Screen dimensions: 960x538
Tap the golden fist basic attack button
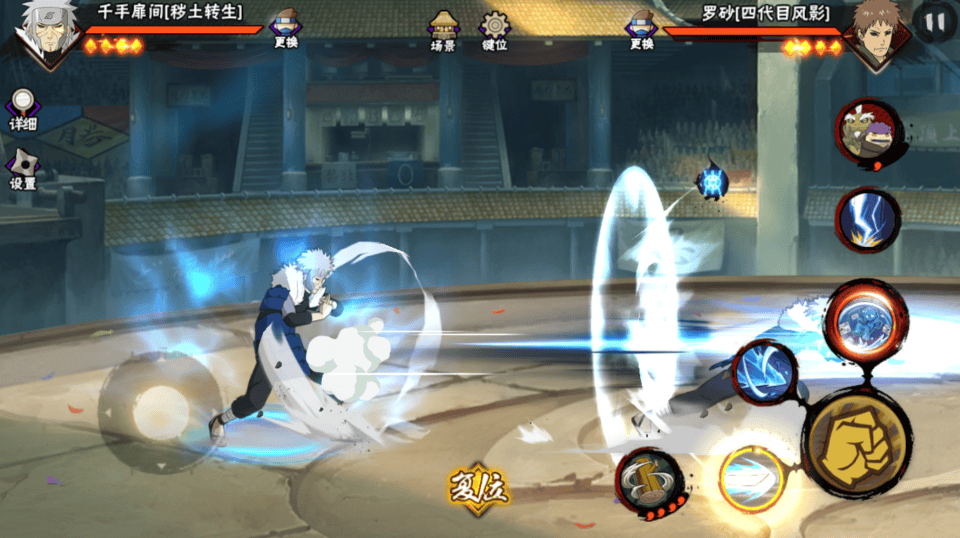855,441
